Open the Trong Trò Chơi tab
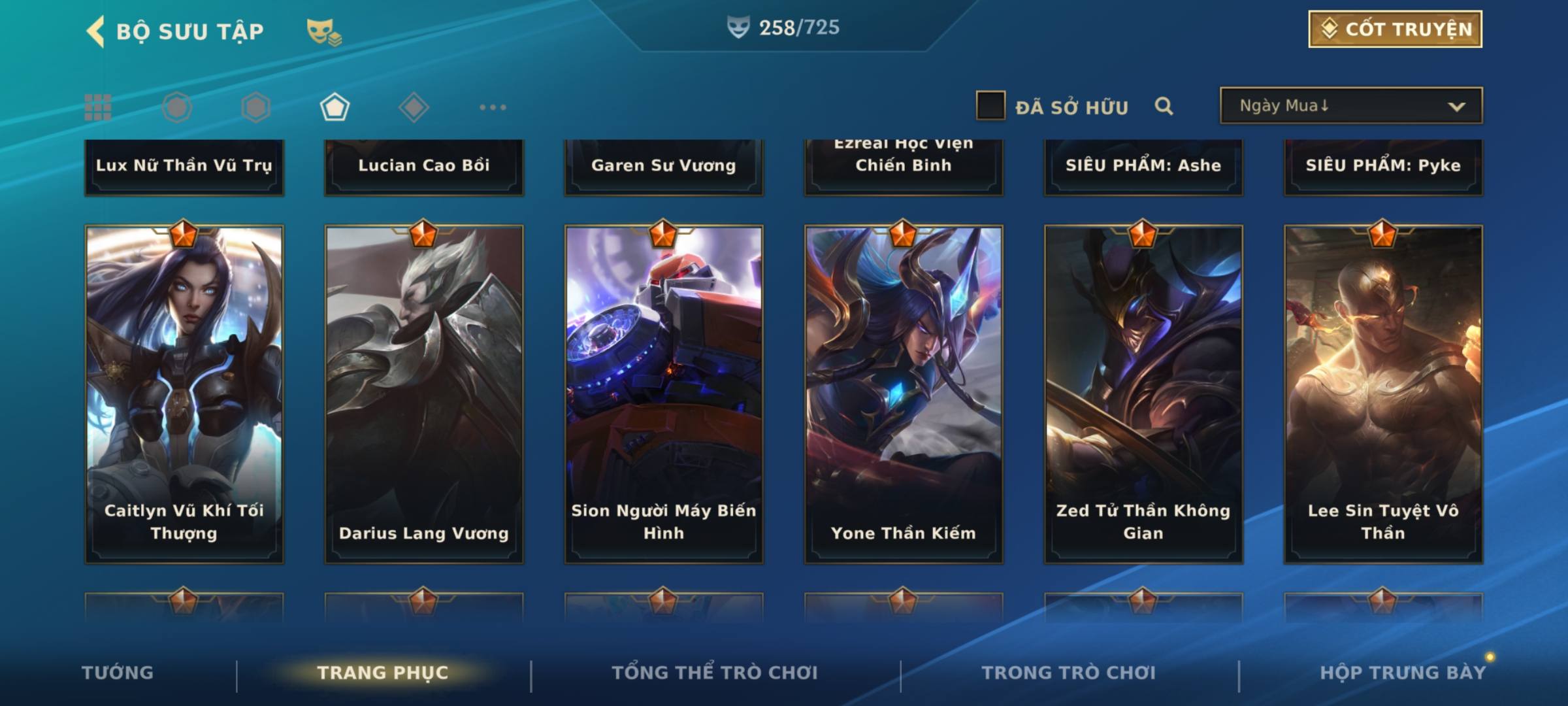The image size is (1568, 706). click(1069, 672)
